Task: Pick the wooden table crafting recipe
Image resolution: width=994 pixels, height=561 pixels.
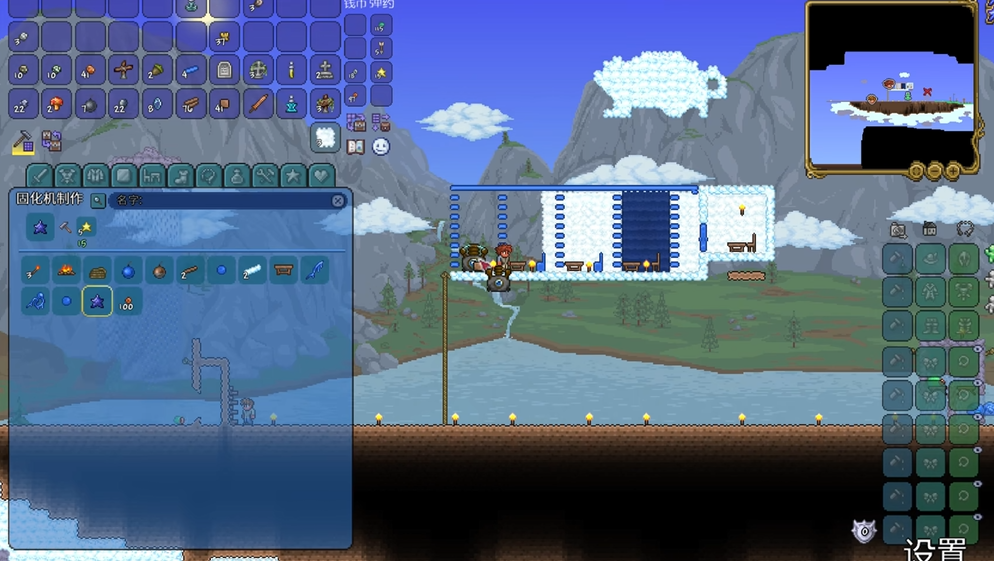Action: pyautogui.click(x=283, y=270)
